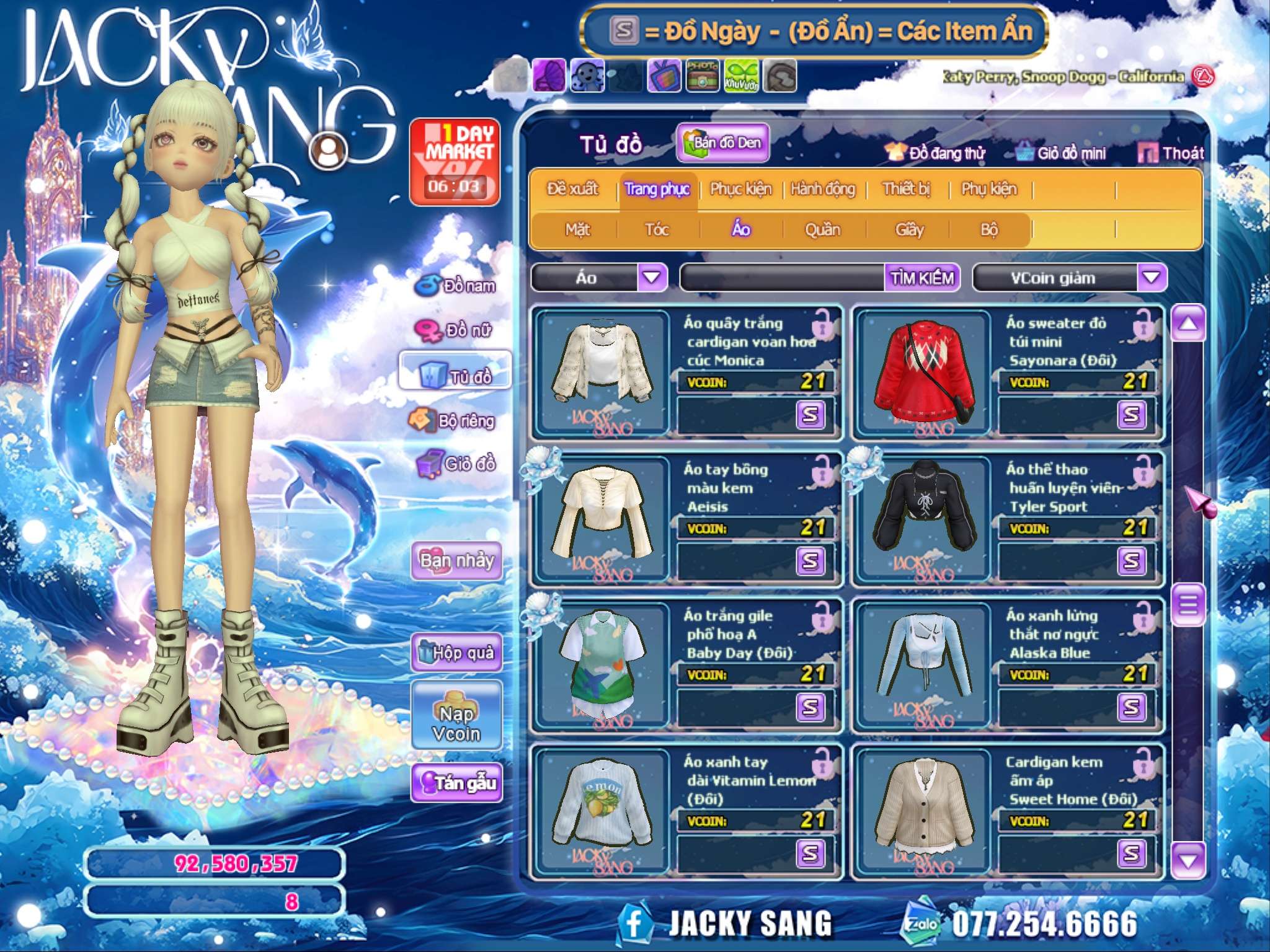Switch to Quần subcategory
This screenshot has width=1270, height=952.
(822, 230)
